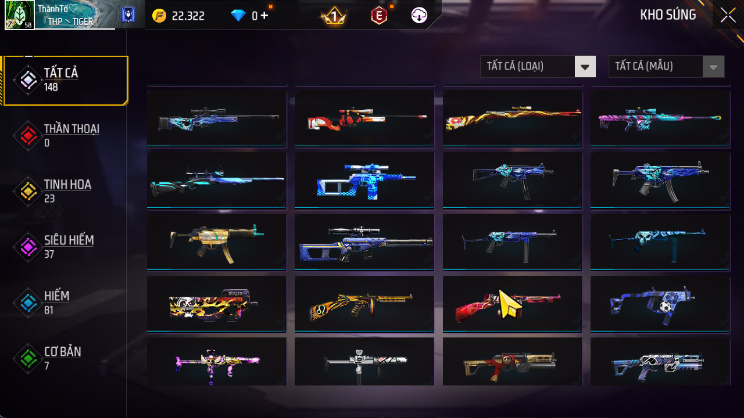
Task: Select the Siêu Hiếm rarity tab
Action: coord(66,246)
